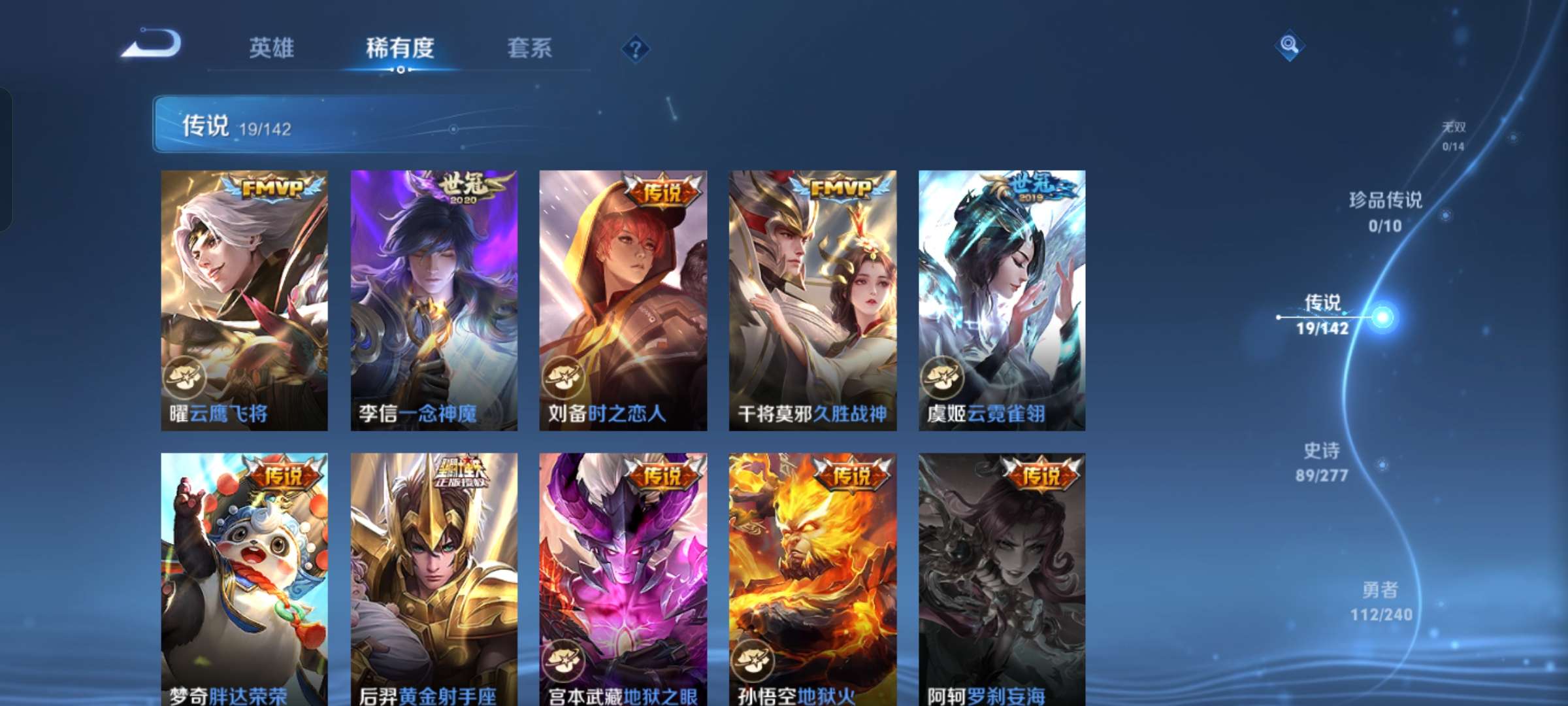The height and width of the screenshot is (706, 1568).
Task: Click the badge icon on 曜 云鹰飞将 skin card
Action: click(x=185, y=376)
